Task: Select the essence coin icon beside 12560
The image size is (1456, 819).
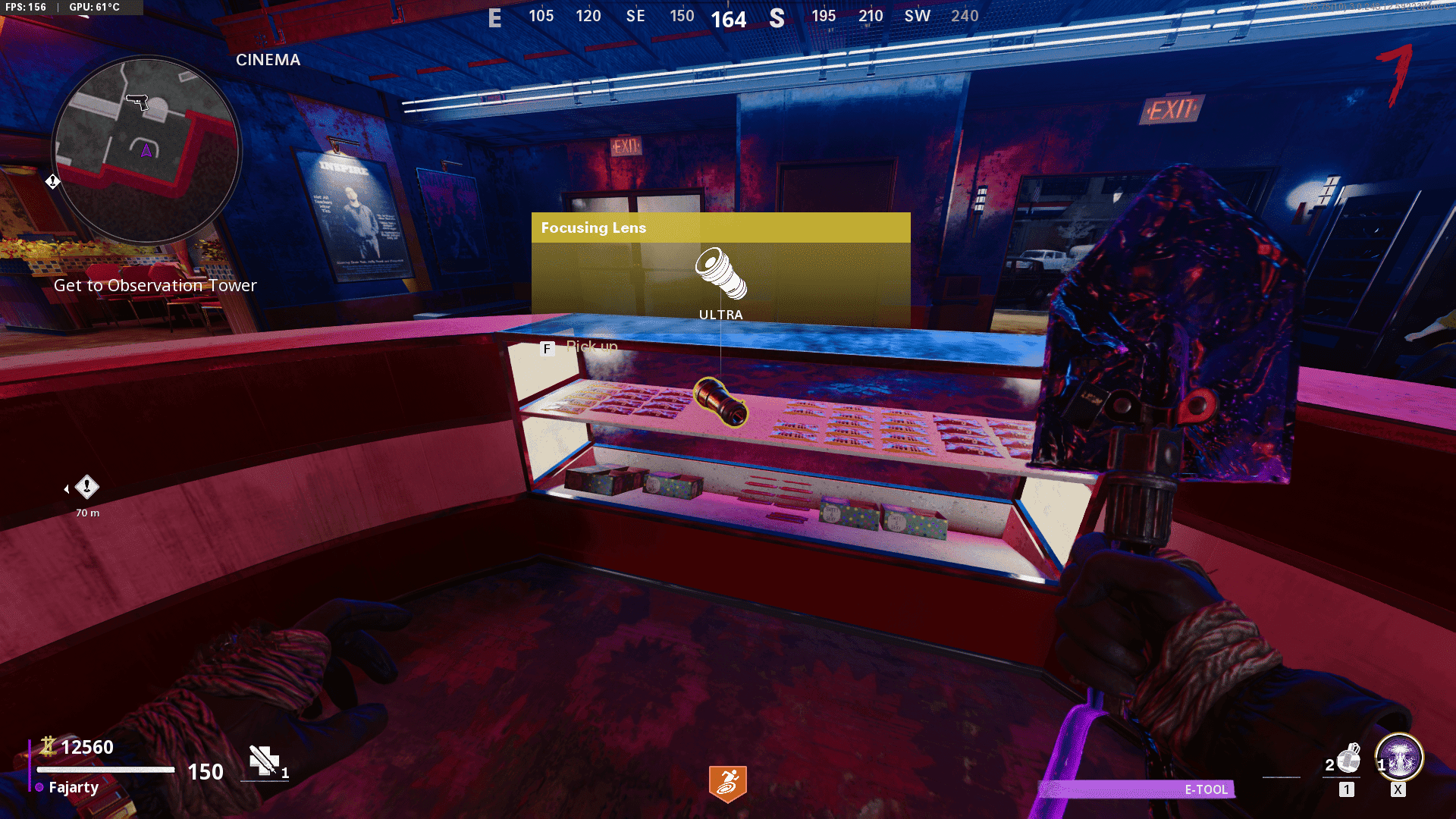Action: pyautogui.click(x=47, y=747)
